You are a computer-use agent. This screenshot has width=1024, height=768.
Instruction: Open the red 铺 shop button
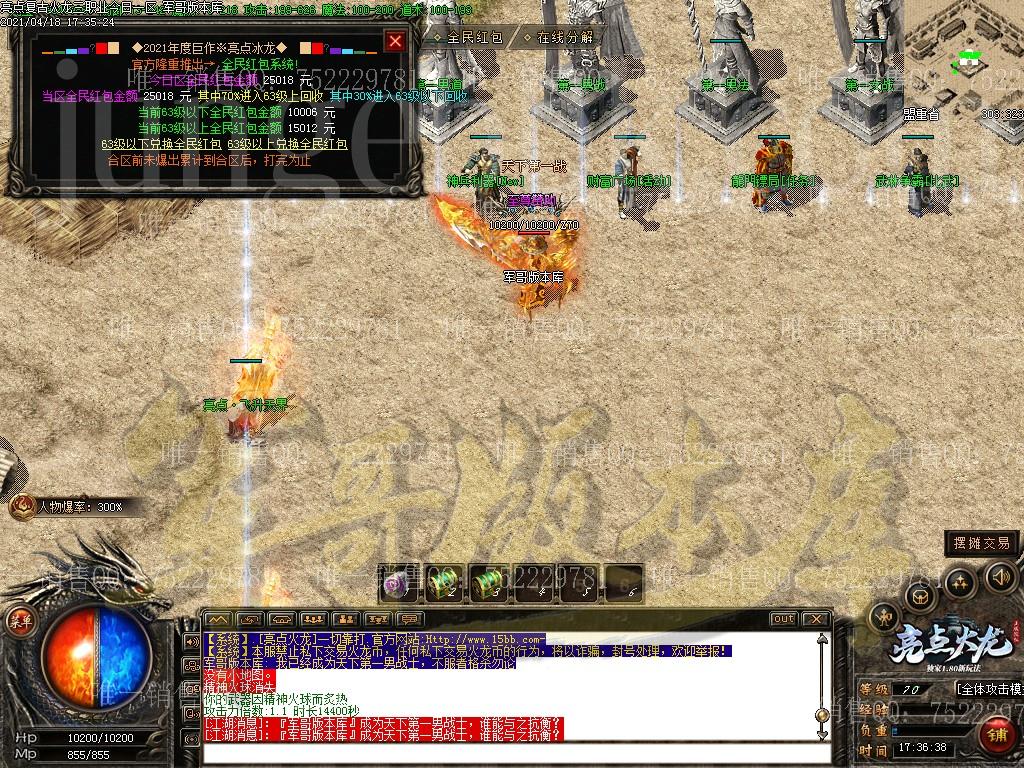tap(997, 736)
